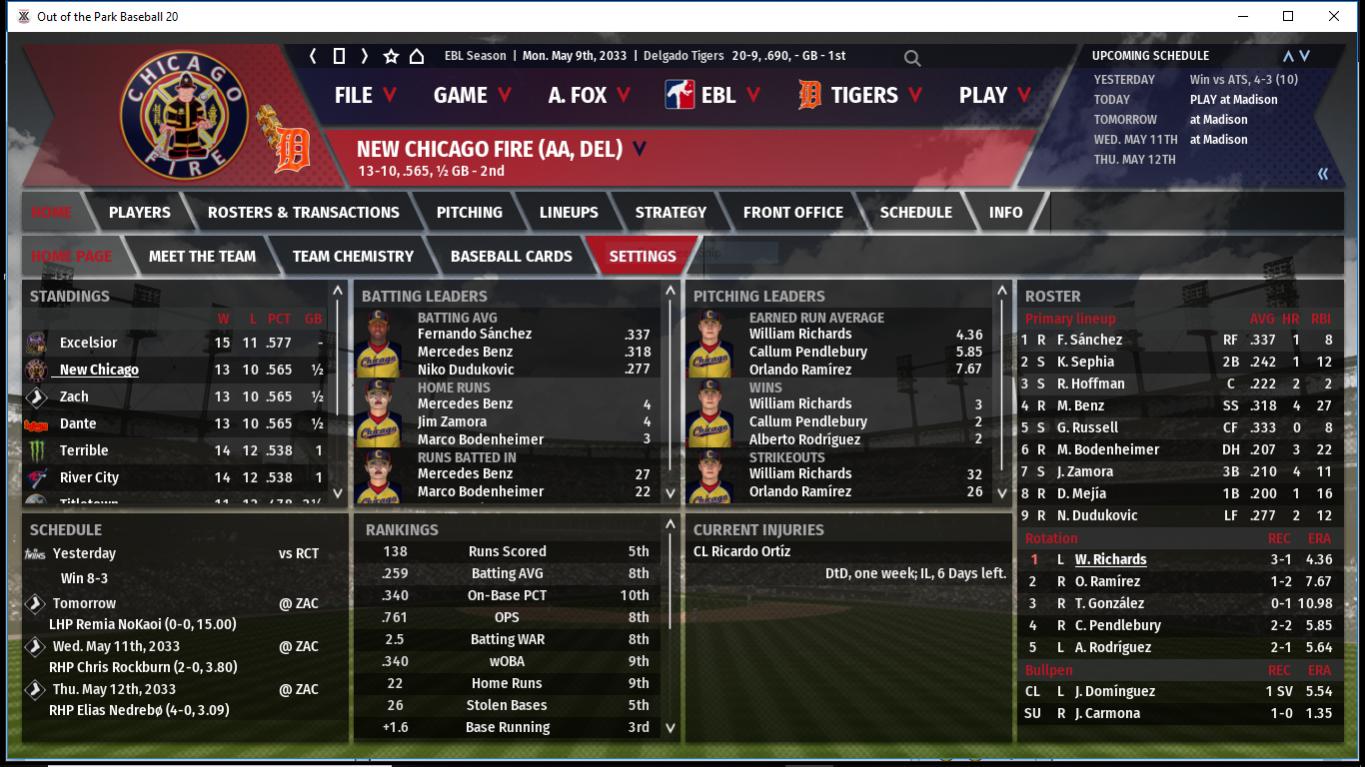Switch to the PLAYERS tab

(139, 212)
